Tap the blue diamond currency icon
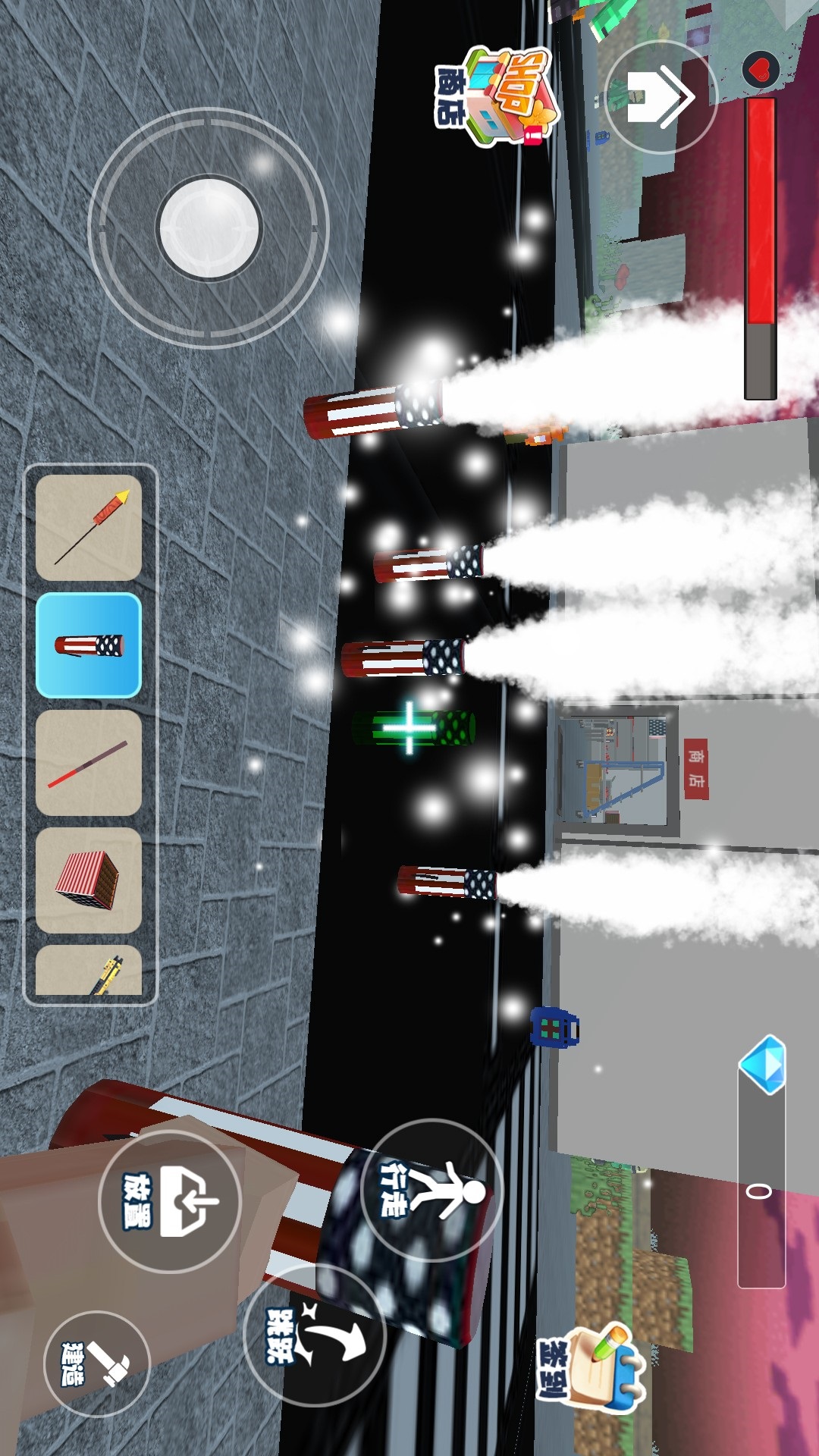Screen dimensions: 819x1456 click(x=762, y=1064)
